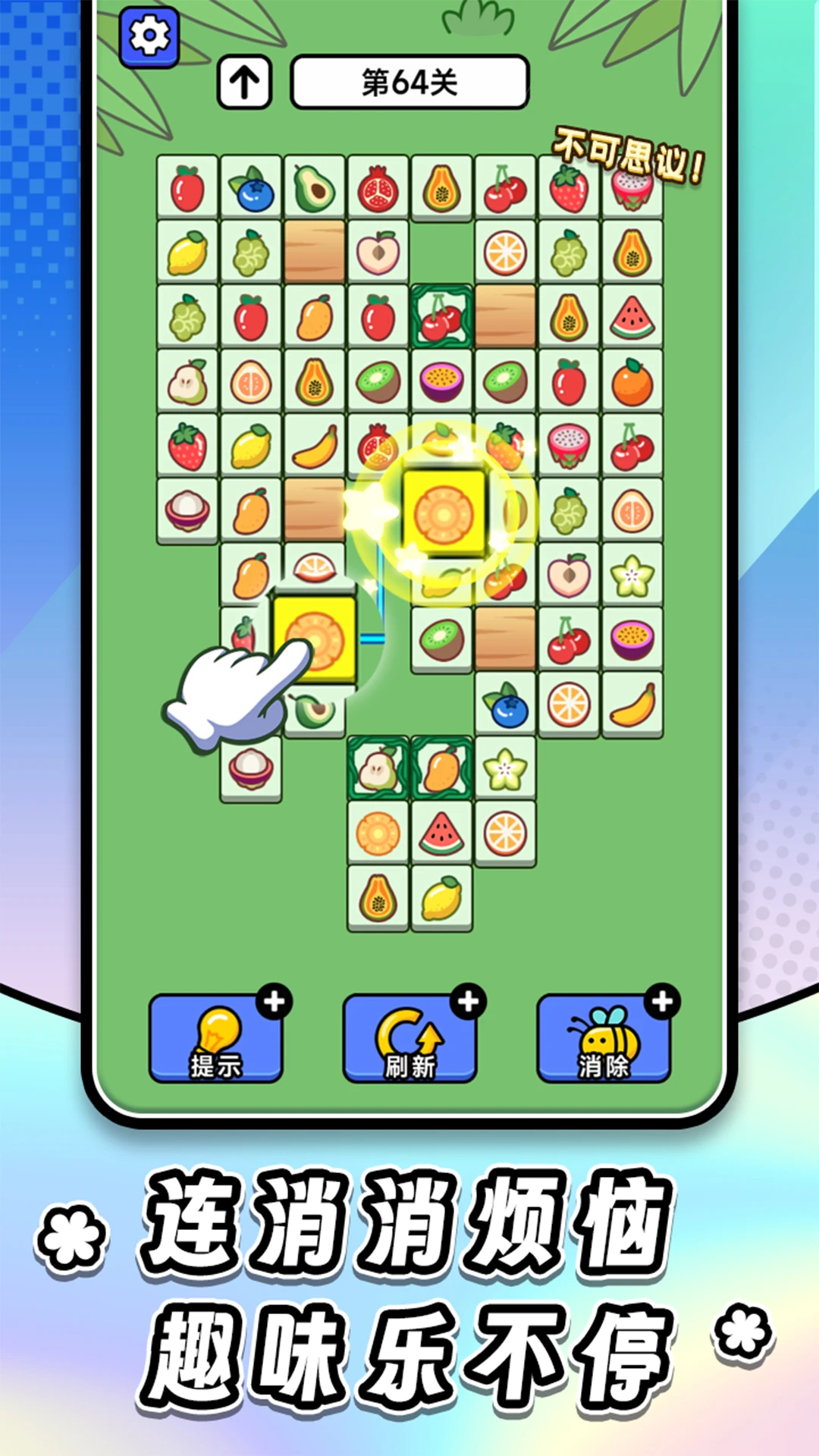Select the pear tile without vines
This screenshot has height=1456, width=819.
(x=187, y=381)
